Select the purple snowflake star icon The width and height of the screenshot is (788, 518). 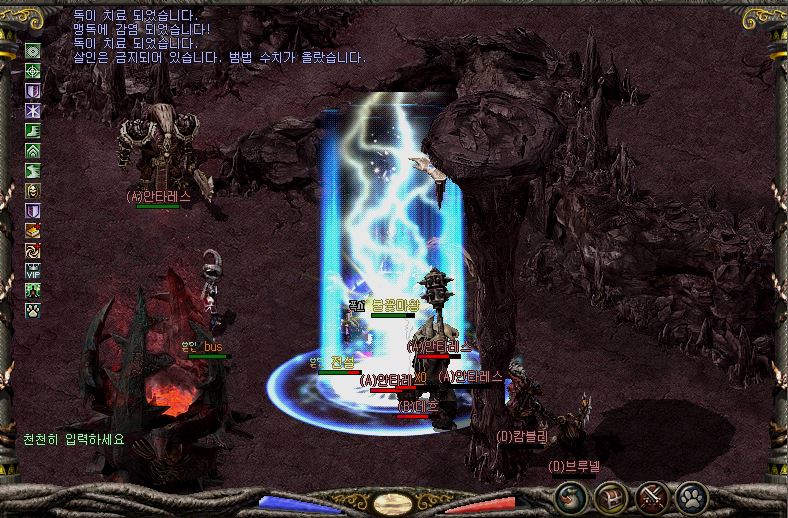coord(33,111)
